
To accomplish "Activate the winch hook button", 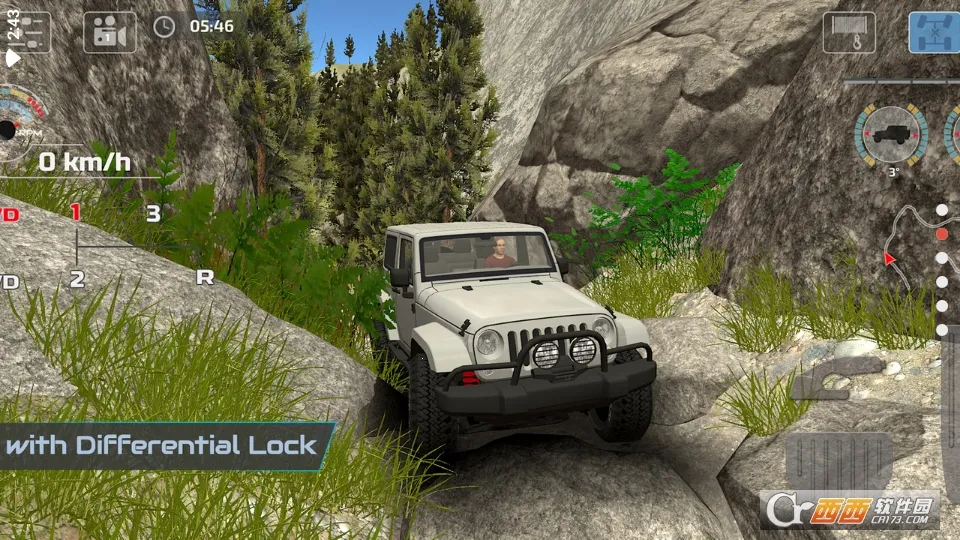I will 848,32.
